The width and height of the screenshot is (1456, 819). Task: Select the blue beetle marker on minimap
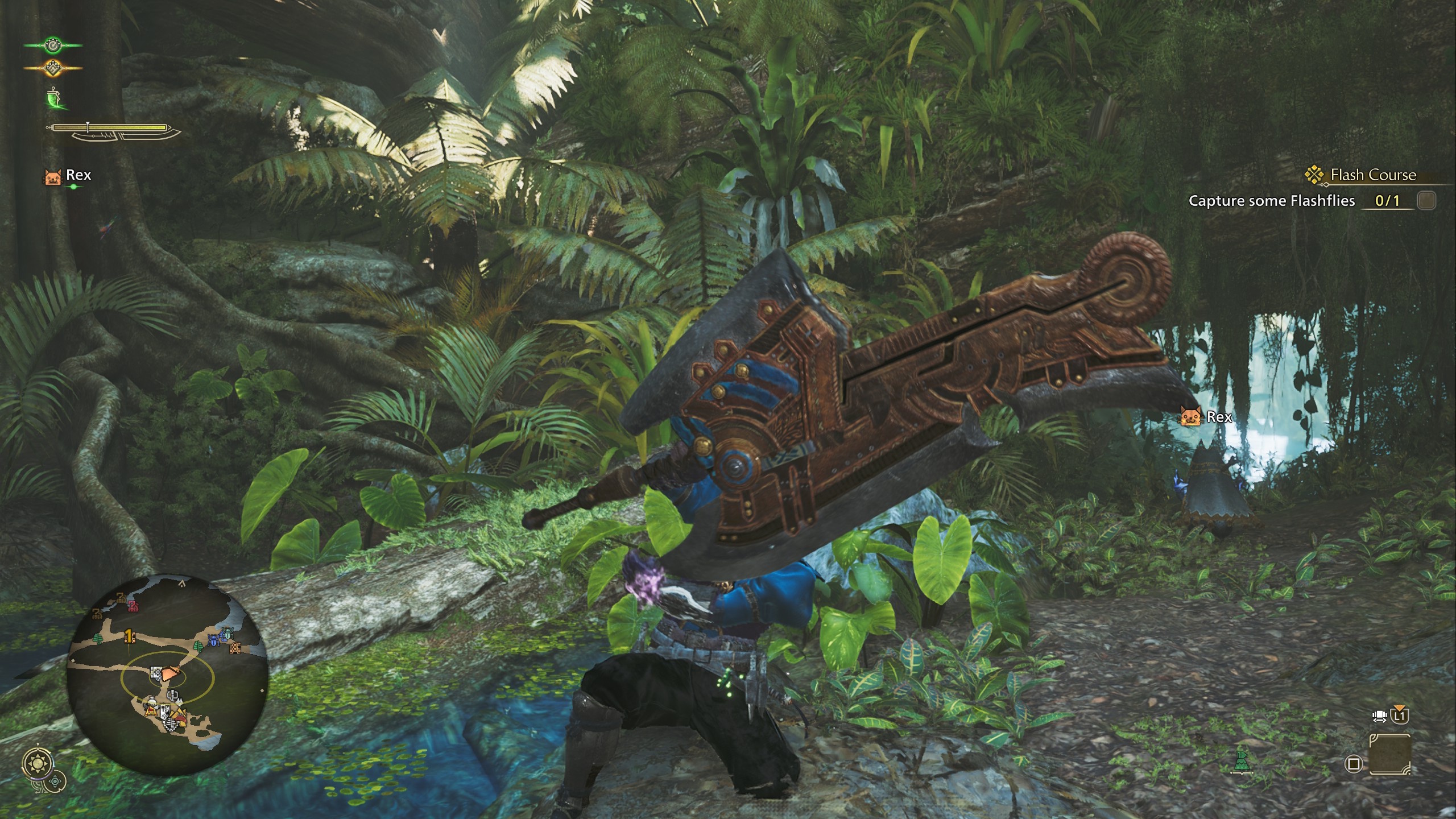point(213,641)
